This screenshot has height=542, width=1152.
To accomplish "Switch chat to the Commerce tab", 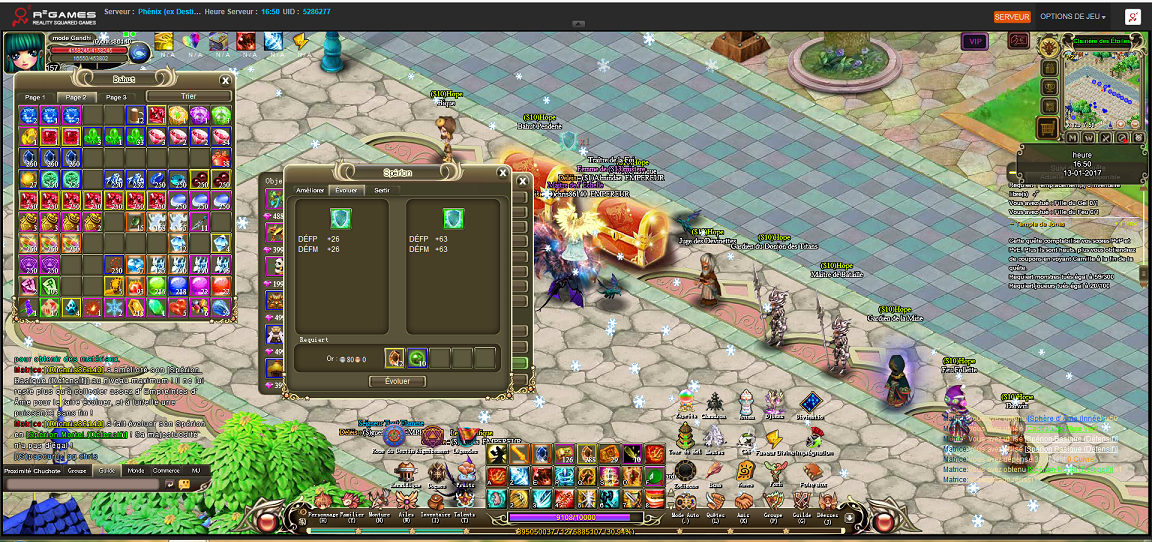I will pyautogui.click(x=166, y=470).
